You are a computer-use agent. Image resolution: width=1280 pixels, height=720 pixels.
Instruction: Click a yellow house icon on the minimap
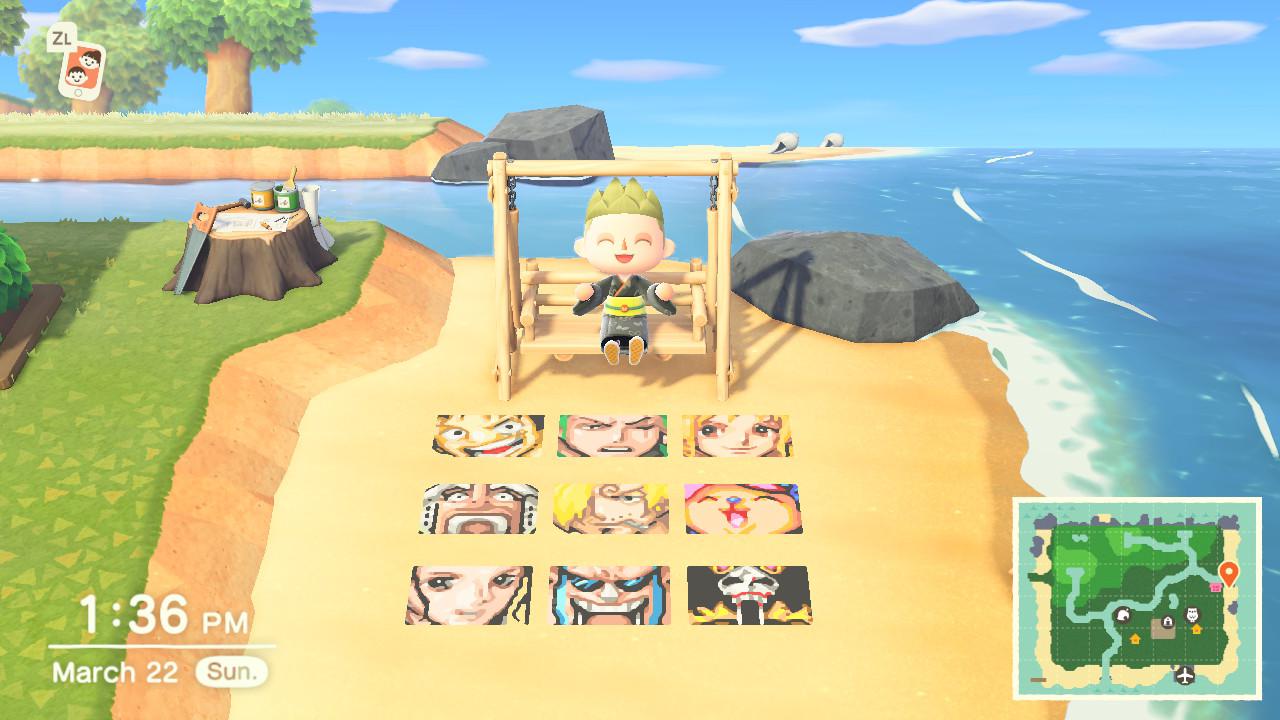coord(1135,639)
